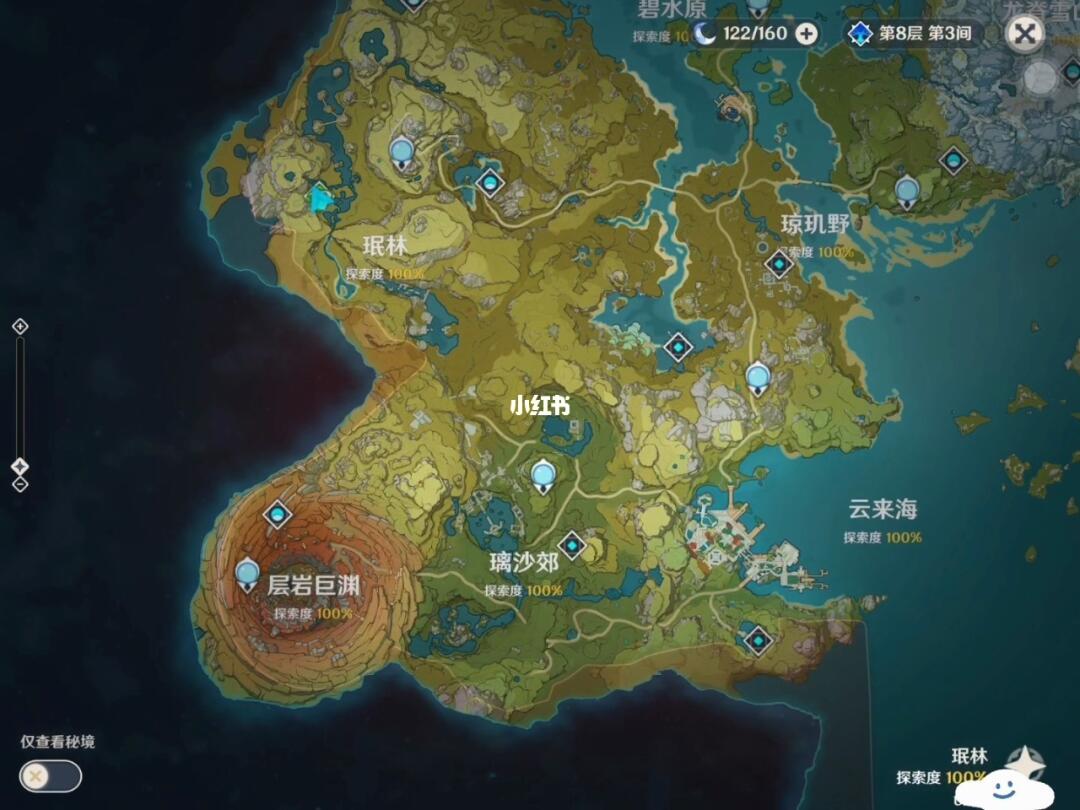Select the domain marker under 琼玑野 label

click(778, 264)
